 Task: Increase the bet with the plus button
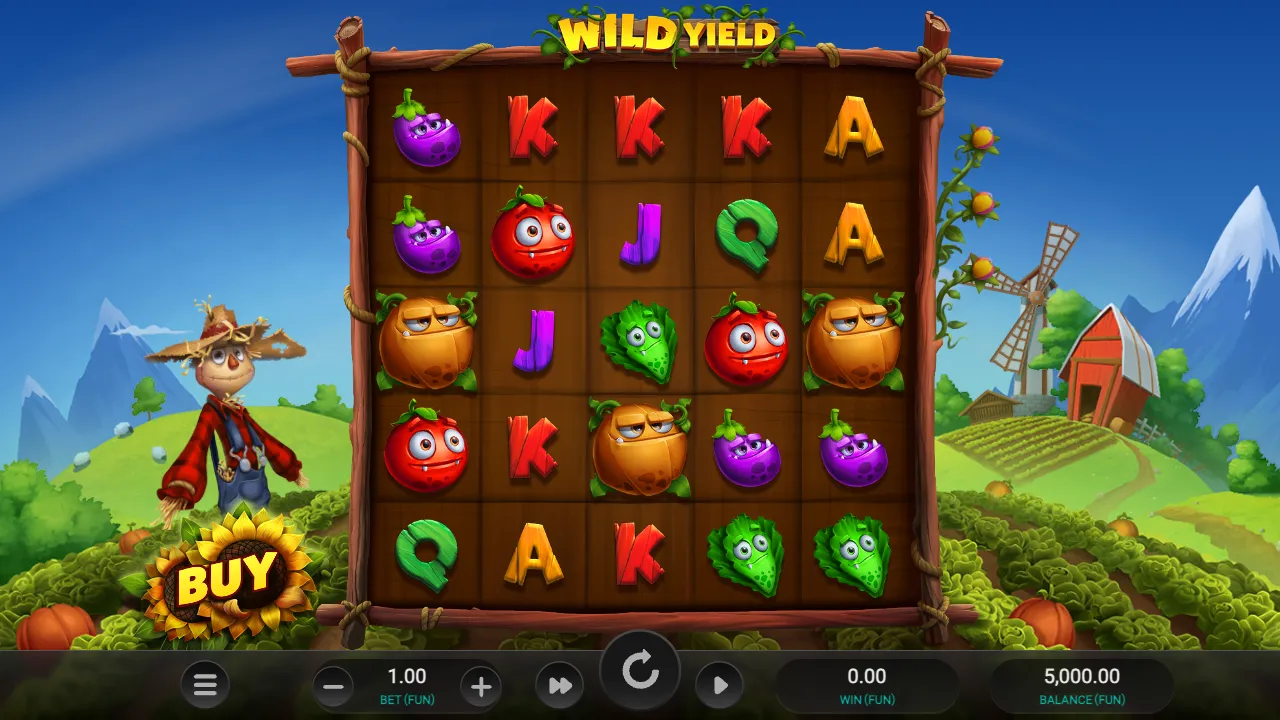[480, 686]
